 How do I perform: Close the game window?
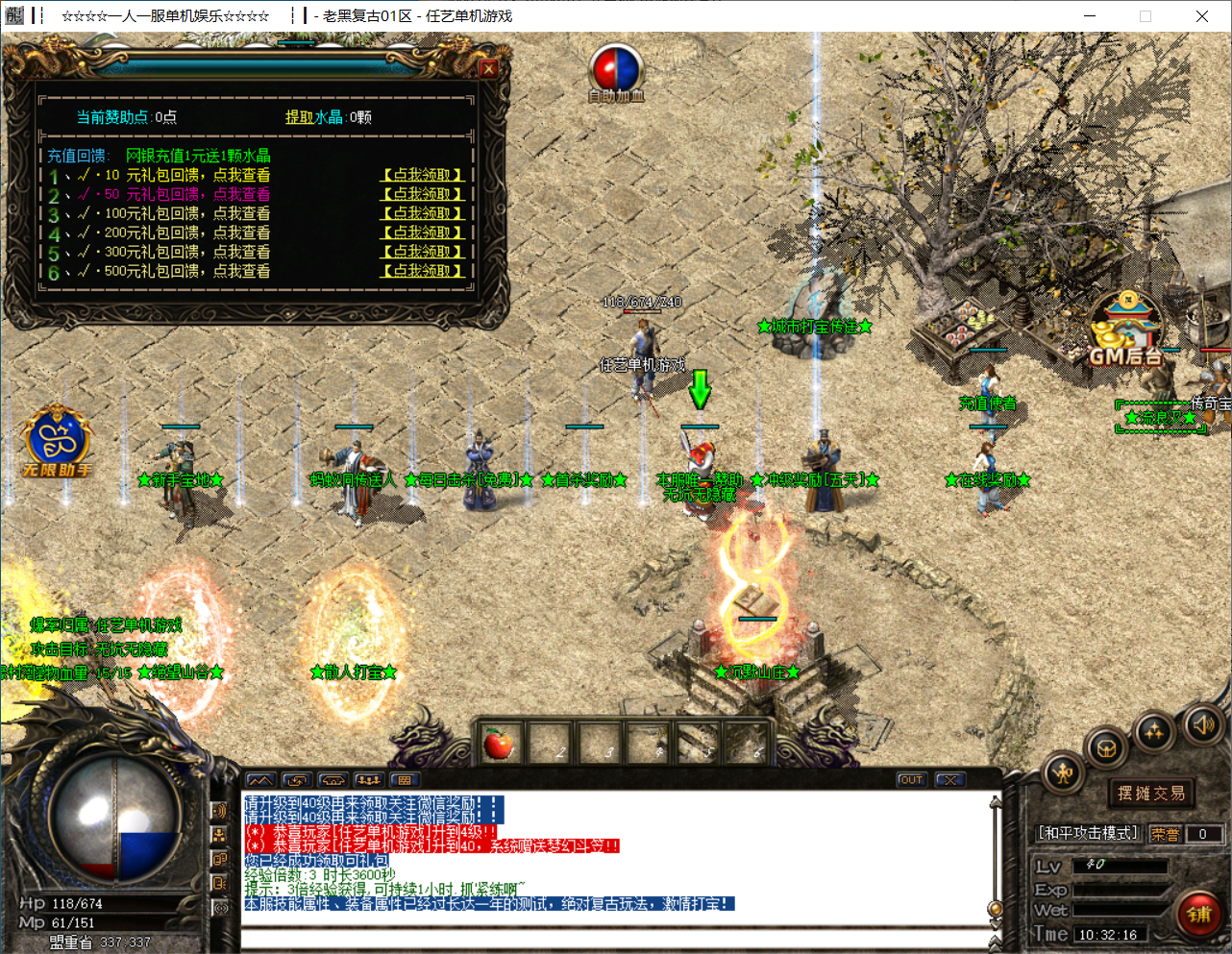point(1201,16)
